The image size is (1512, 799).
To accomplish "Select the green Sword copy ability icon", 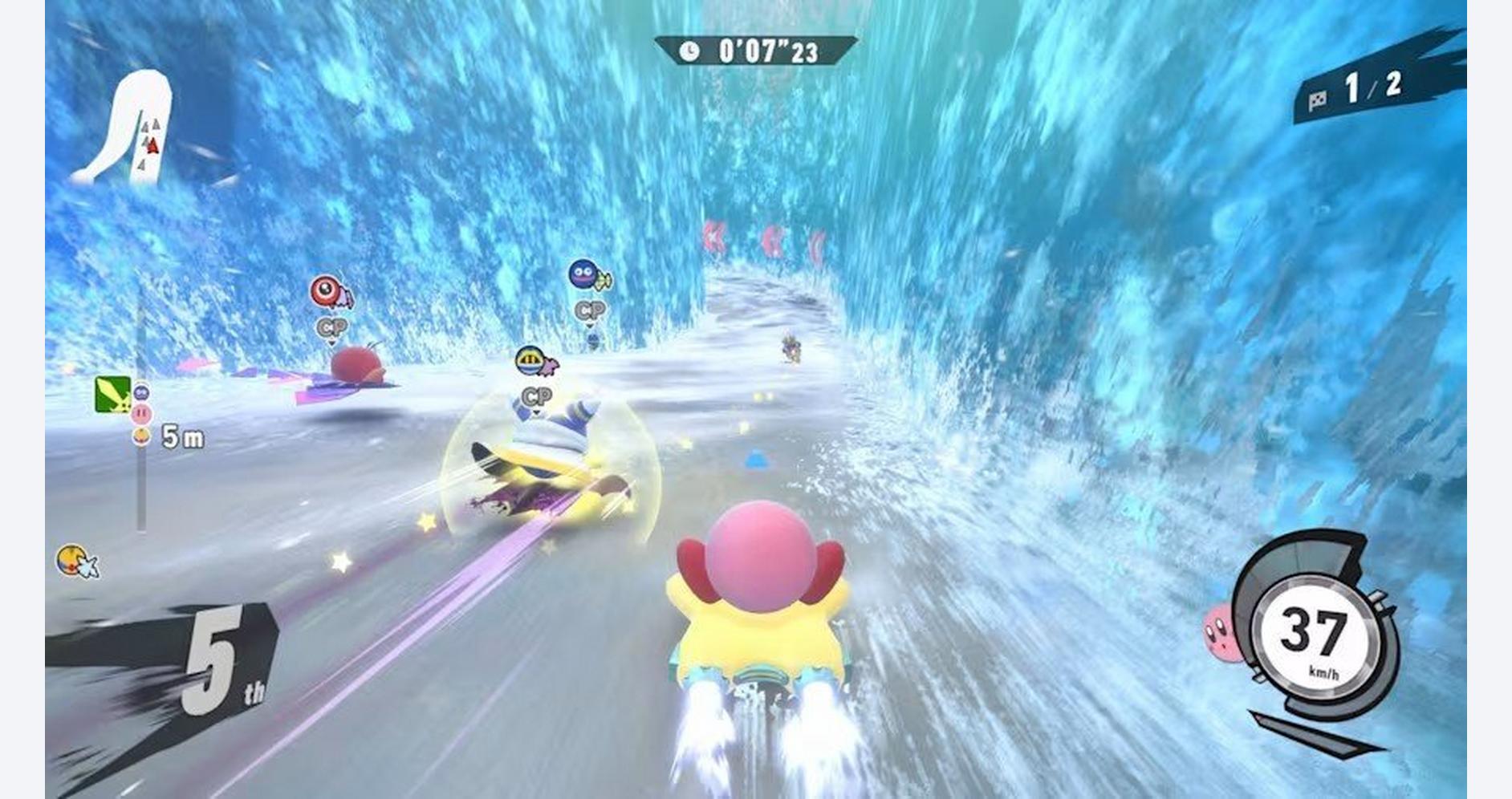I will click(x=112, y=394).
